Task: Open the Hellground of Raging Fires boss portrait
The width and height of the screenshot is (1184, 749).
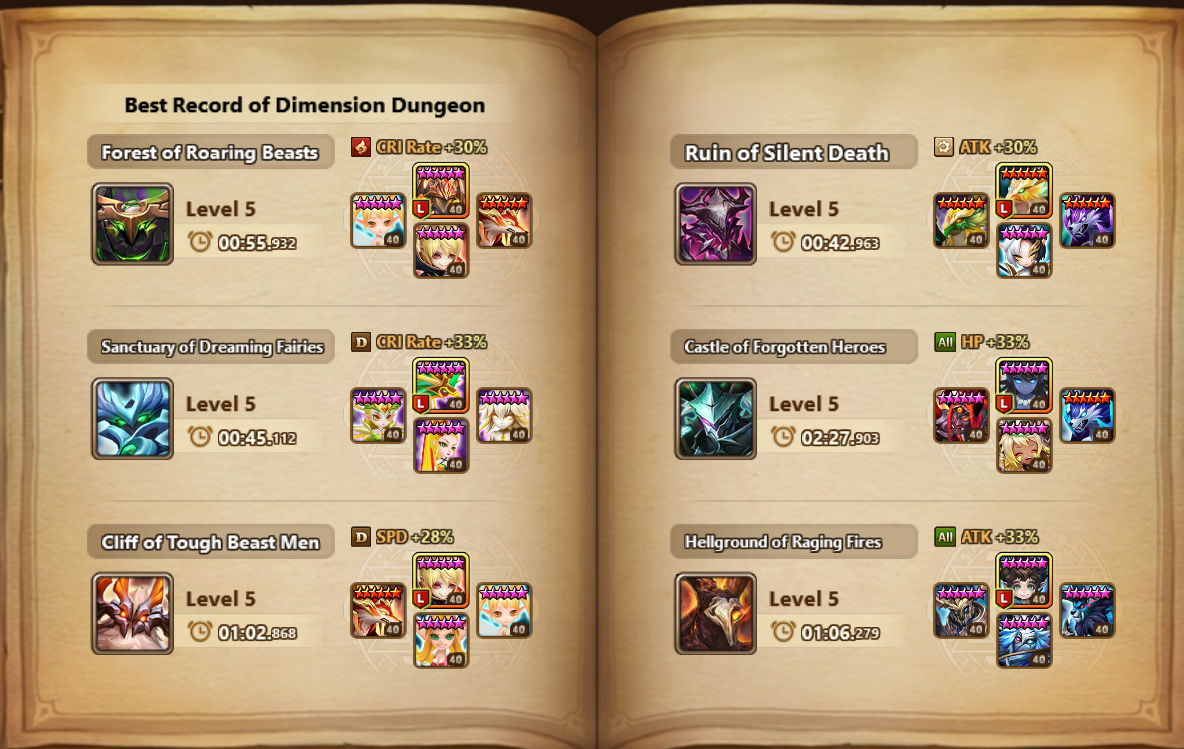Action: point(715,614)
